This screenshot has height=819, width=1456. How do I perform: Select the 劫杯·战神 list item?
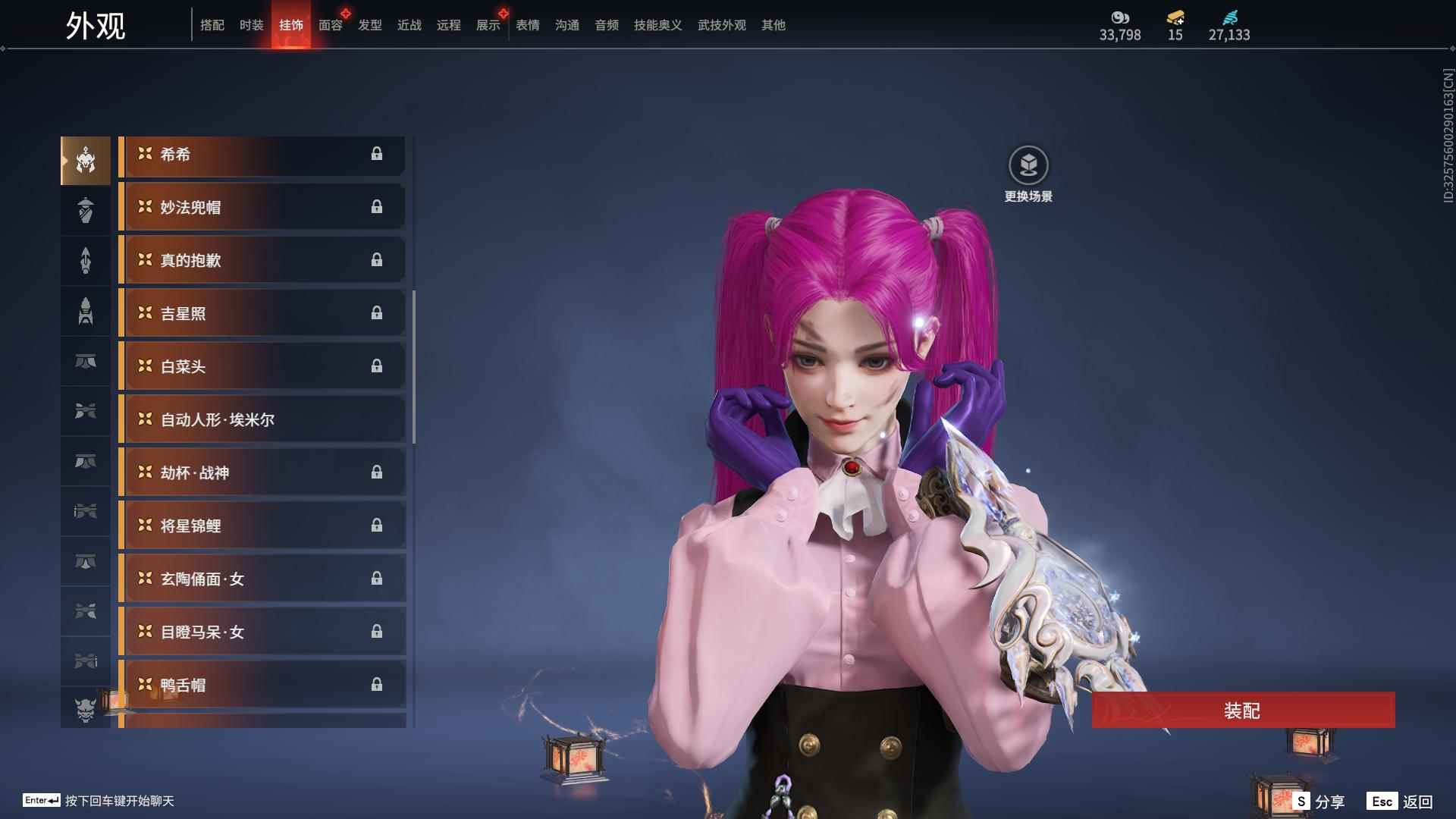pyautogui.click(x=262, y=473)
